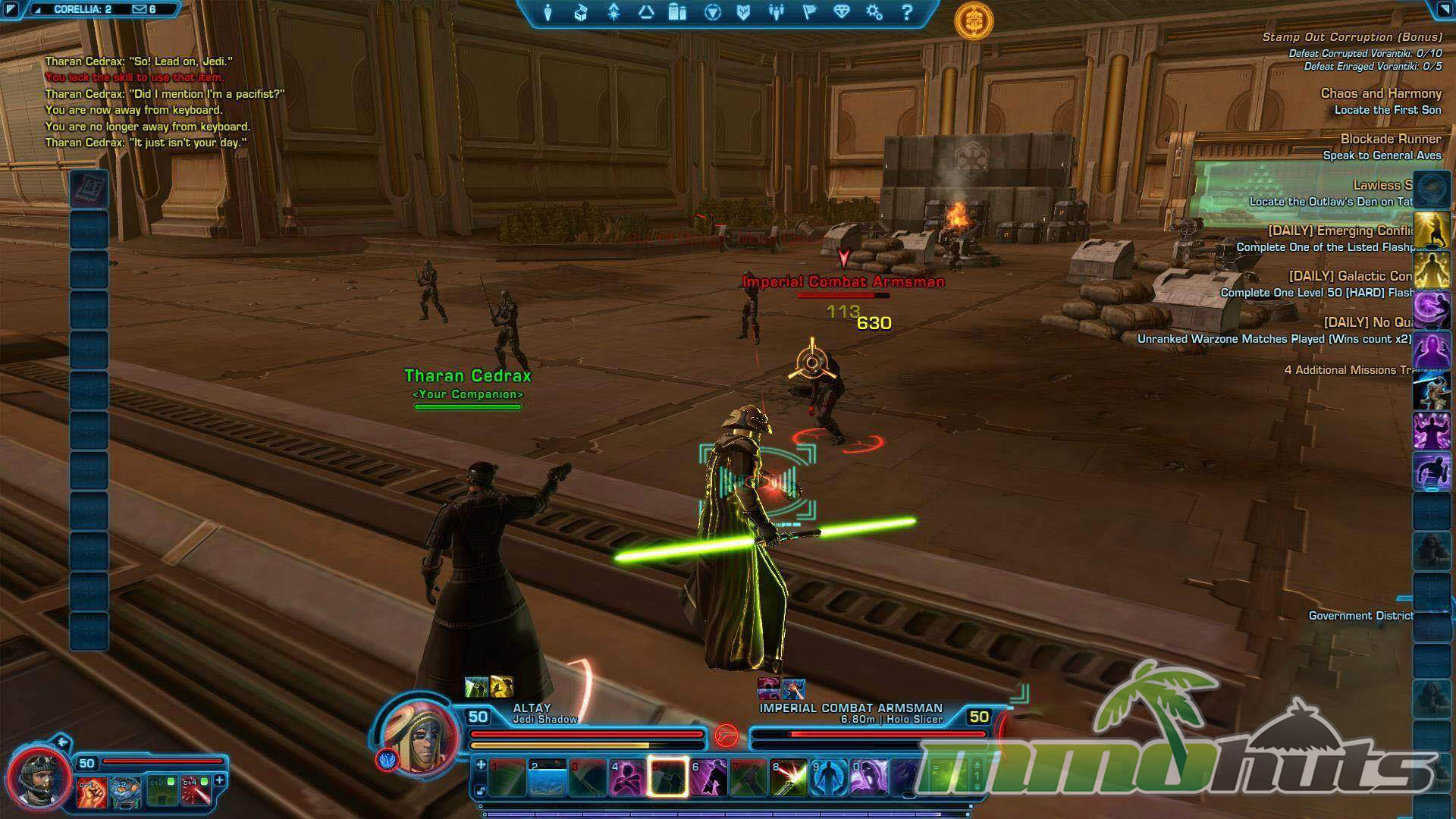Toggle the quickbar lock icon
The image size is (1456, 819).
[x=480, y=792]
